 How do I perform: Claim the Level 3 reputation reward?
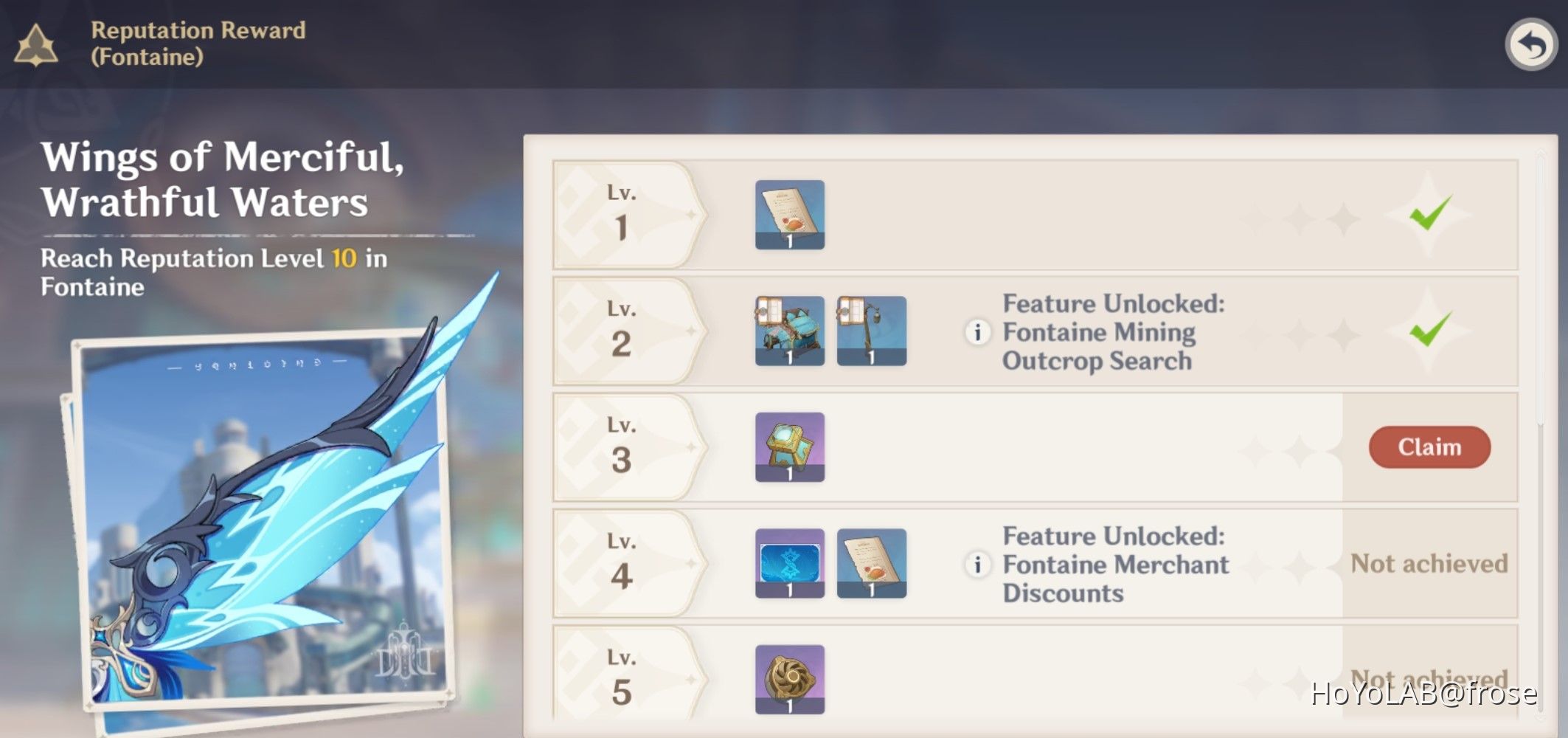tap(1429, 446)
